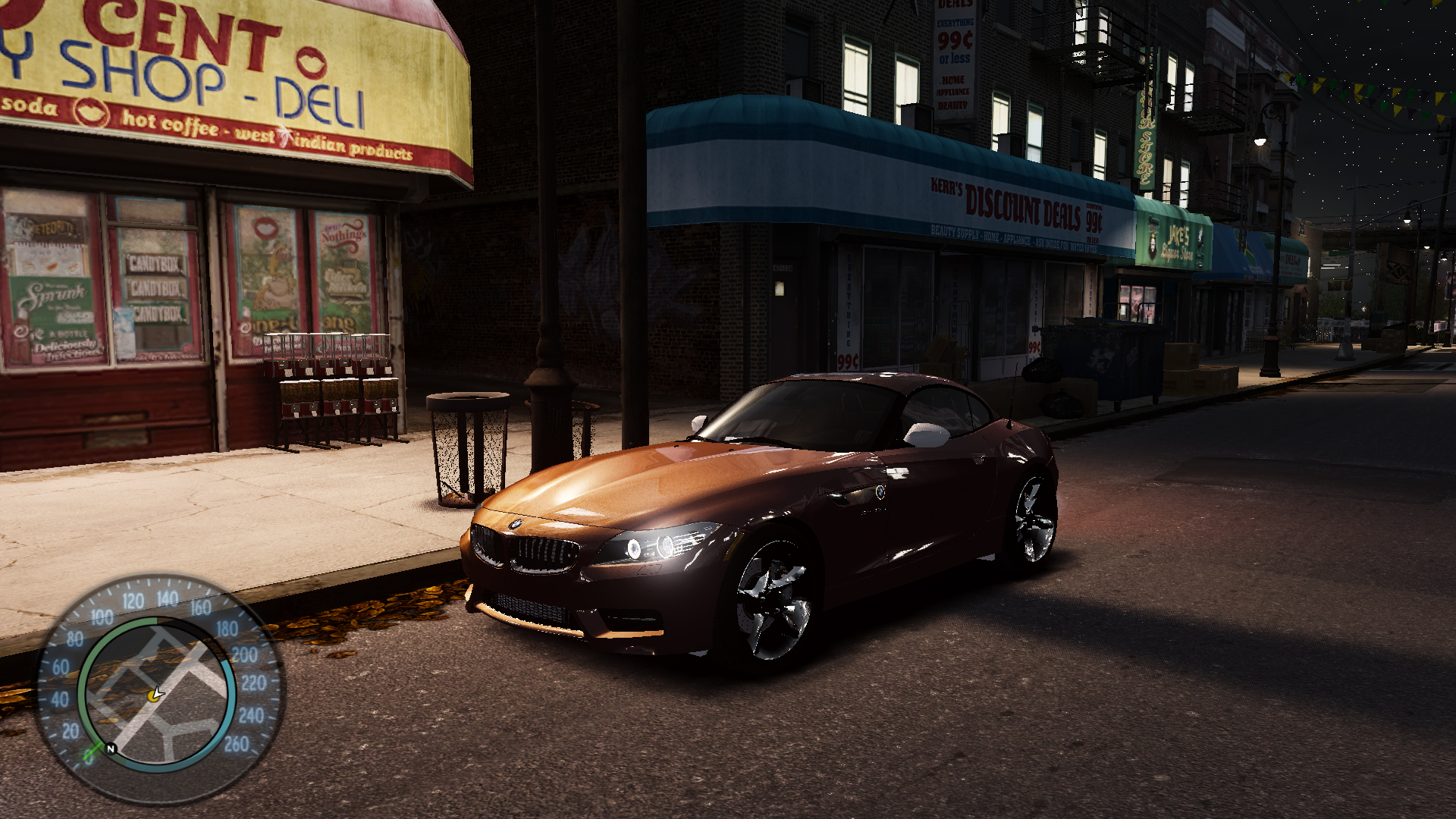Image resolution: width=1456 pixels, height=819 pixels.
Task: Select the north N marker on the minimap
Action: [x=111, y=748]
